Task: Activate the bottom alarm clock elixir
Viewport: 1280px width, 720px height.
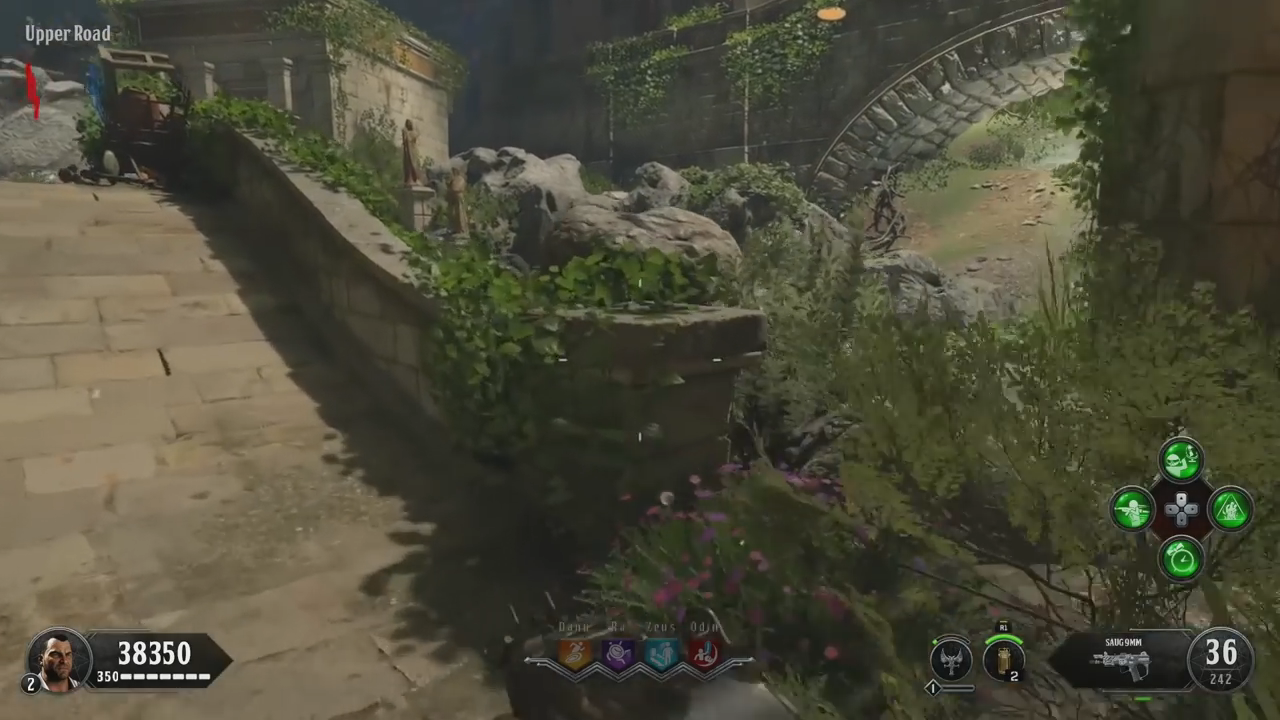Action: [1181, 558]
